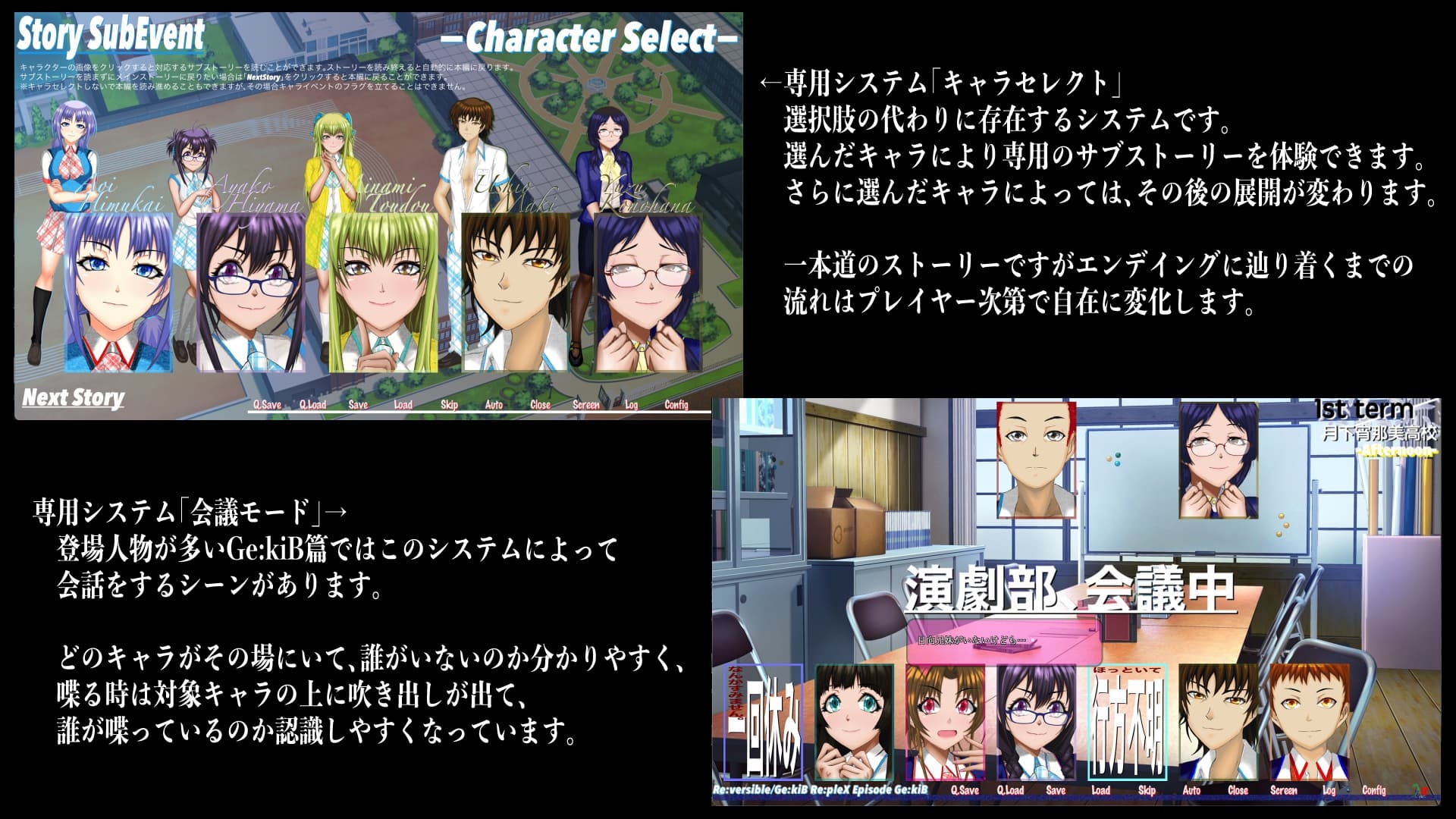
Task: Select Ayako Hiyama's character portrait
Action: click(250, 292)
